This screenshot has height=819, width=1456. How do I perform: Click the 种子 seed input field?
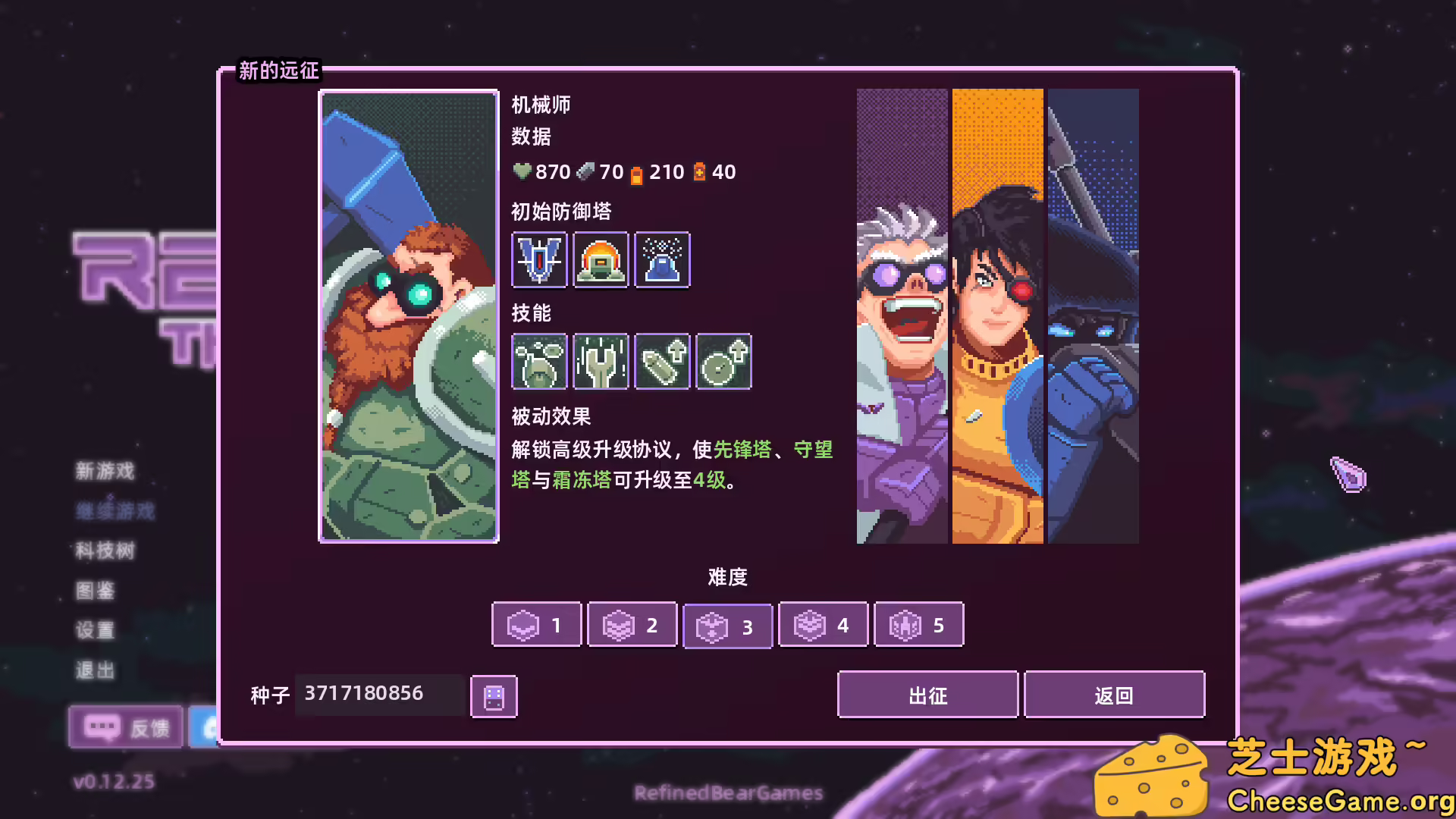pos(379,693)
